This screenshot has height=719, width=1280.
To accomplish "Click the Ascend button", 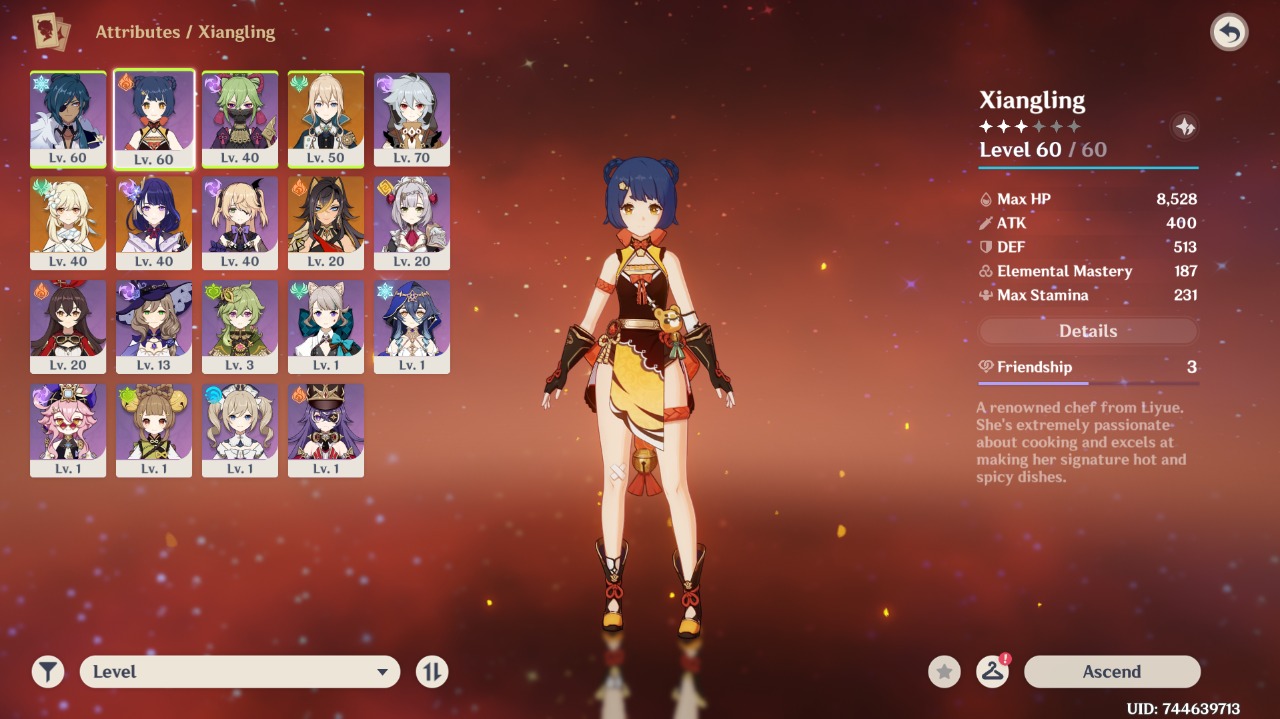I will pyautogui.click(x=1112, y=672).
